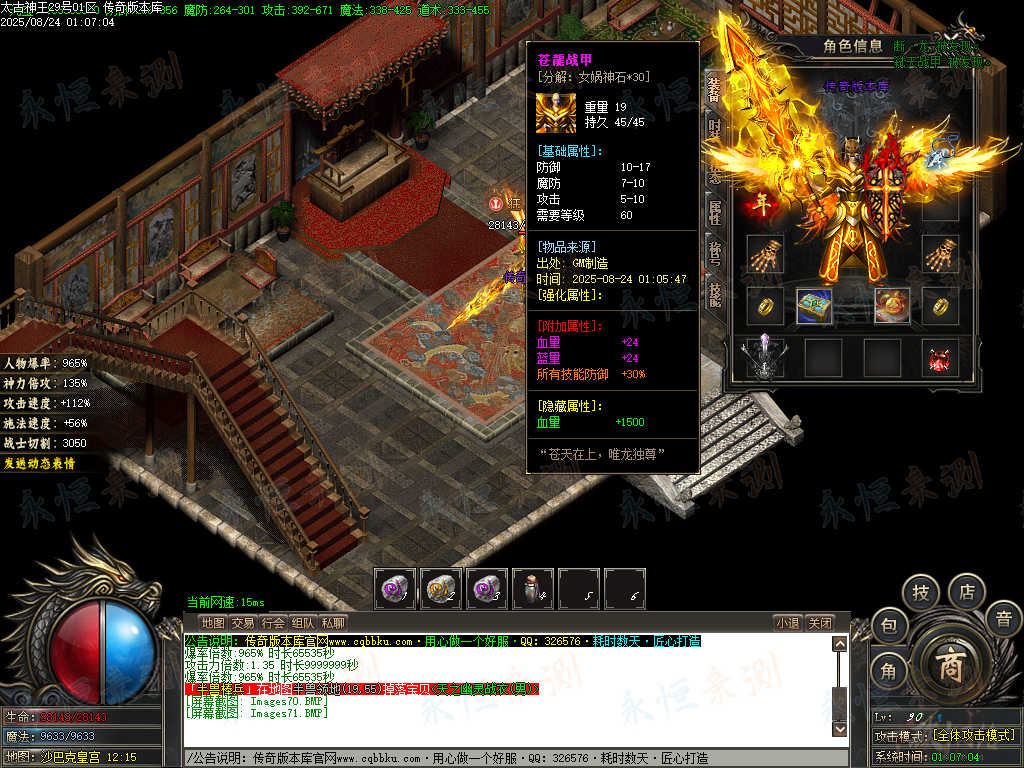Viewport: 1024px width, 768px height.
Task: Use the orange scroll in hotbar slot 2
Action: click(441, 590)
